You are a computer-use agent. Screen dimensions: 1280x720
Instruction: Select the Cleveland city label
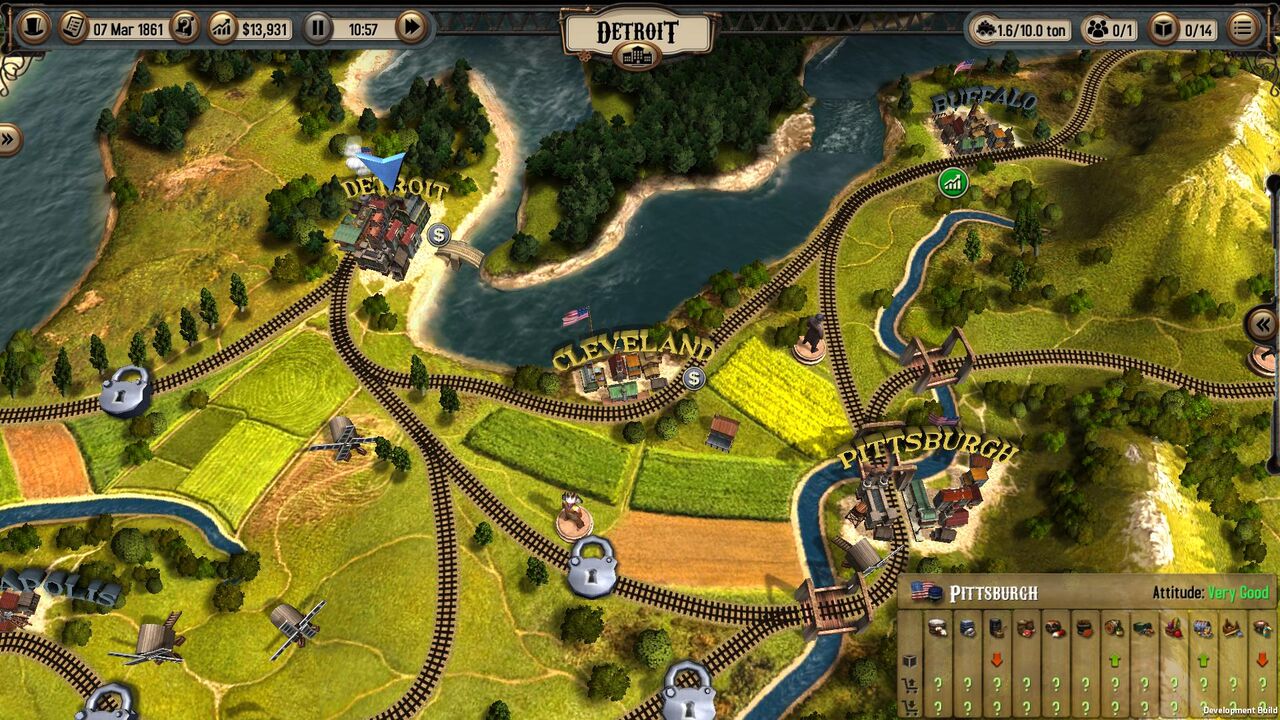632,352
